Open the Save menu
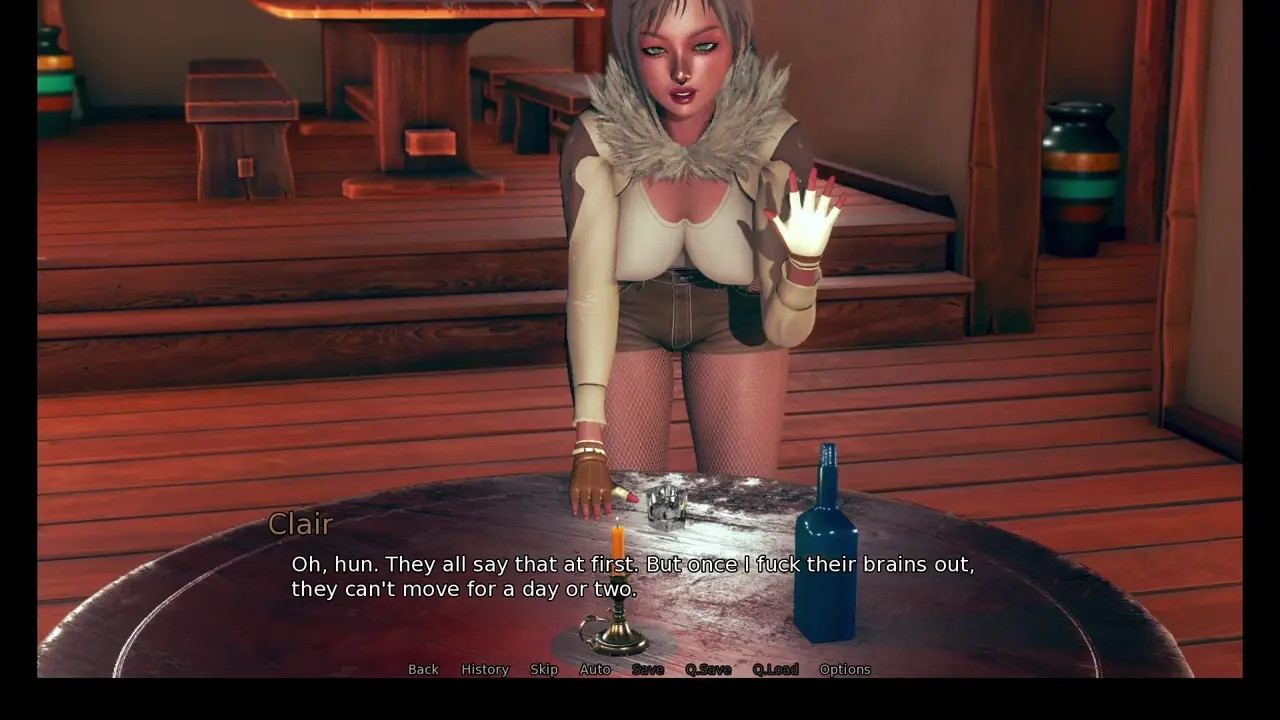This screenshot has width=1280, height=720. pos(647,669)
